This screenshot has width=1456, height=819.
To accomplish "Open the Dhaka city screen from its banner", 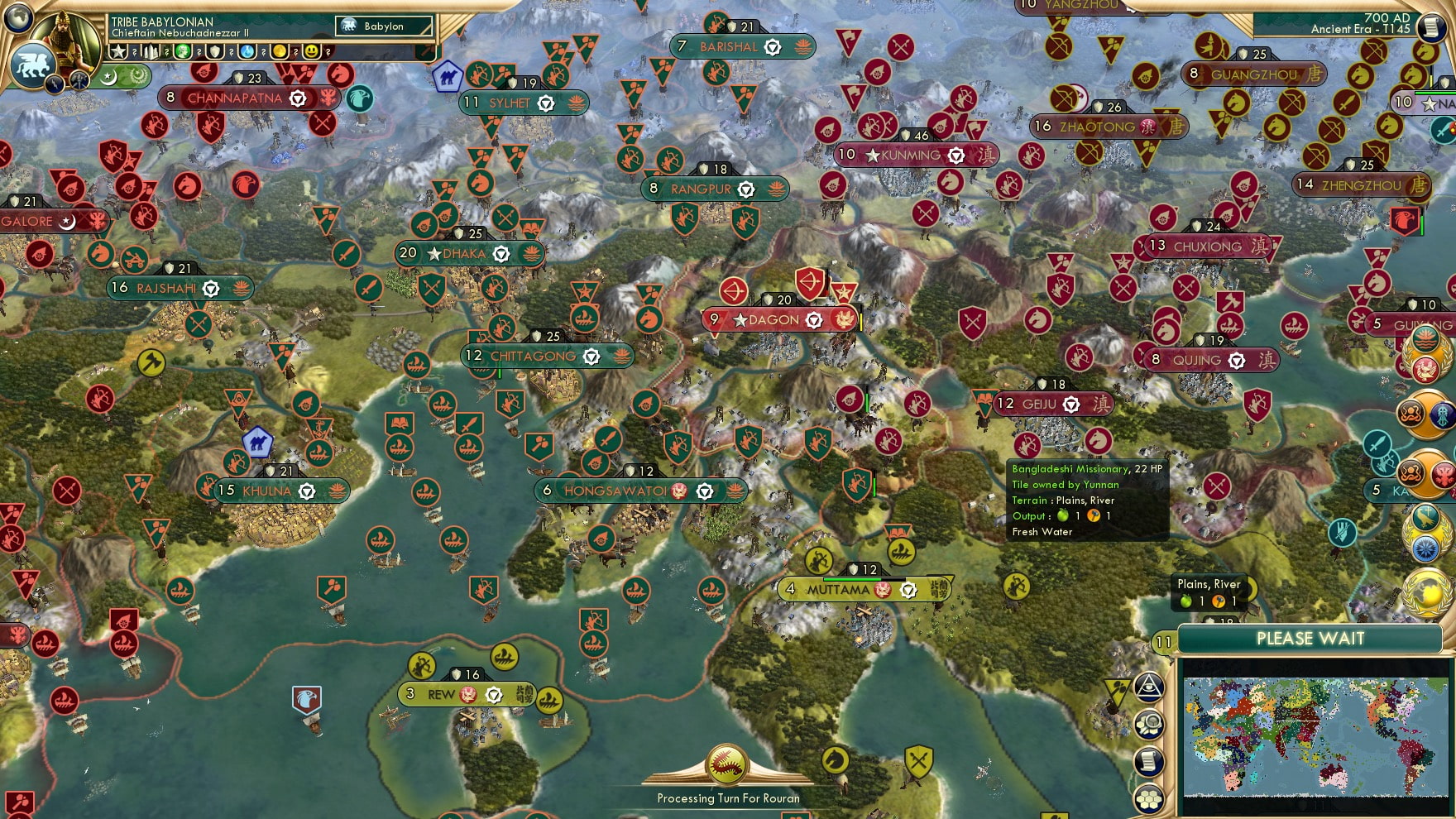I will point(467,253).
